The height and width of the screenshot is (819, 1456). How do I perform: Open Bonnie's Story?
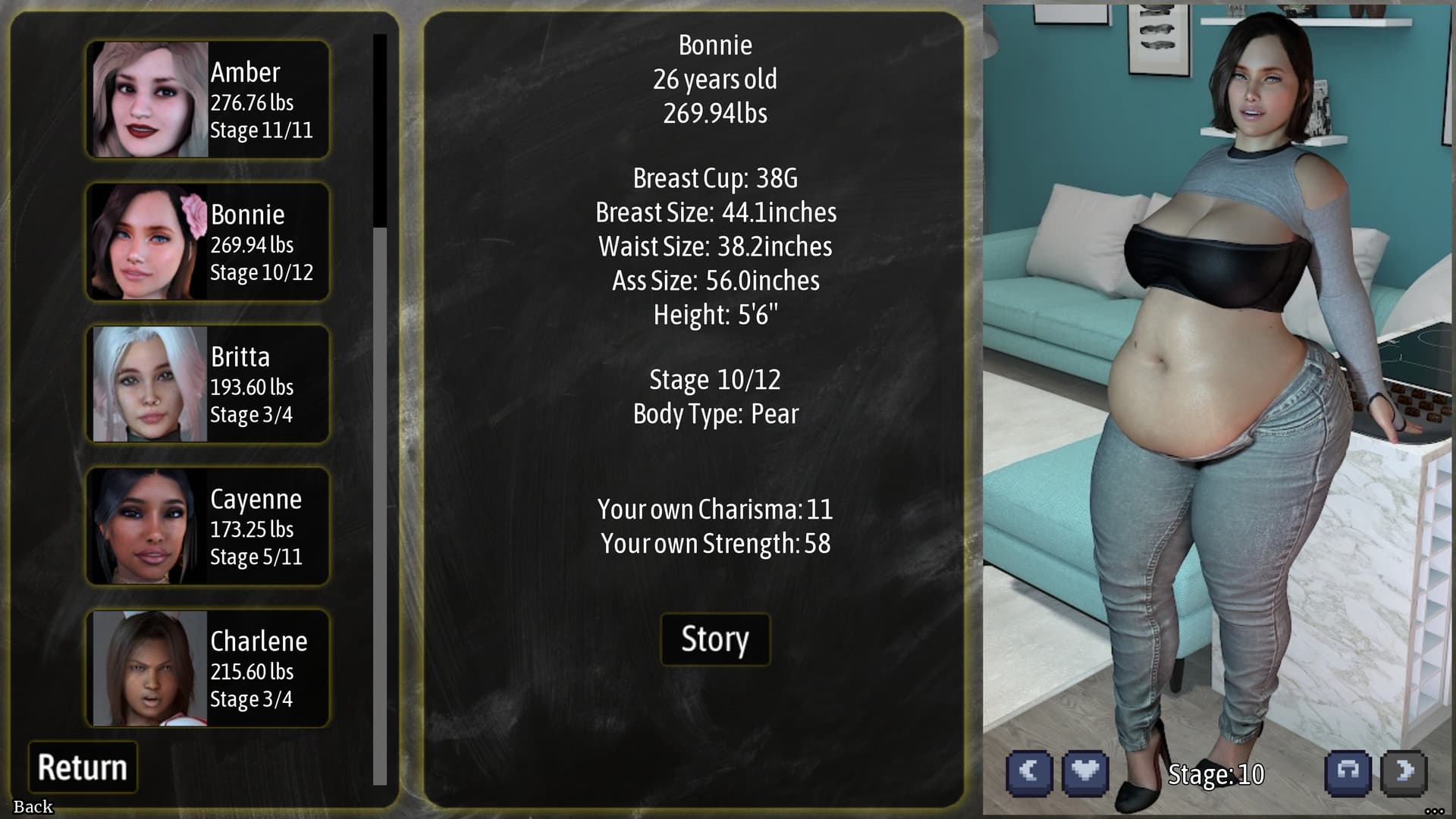(714, 639)
